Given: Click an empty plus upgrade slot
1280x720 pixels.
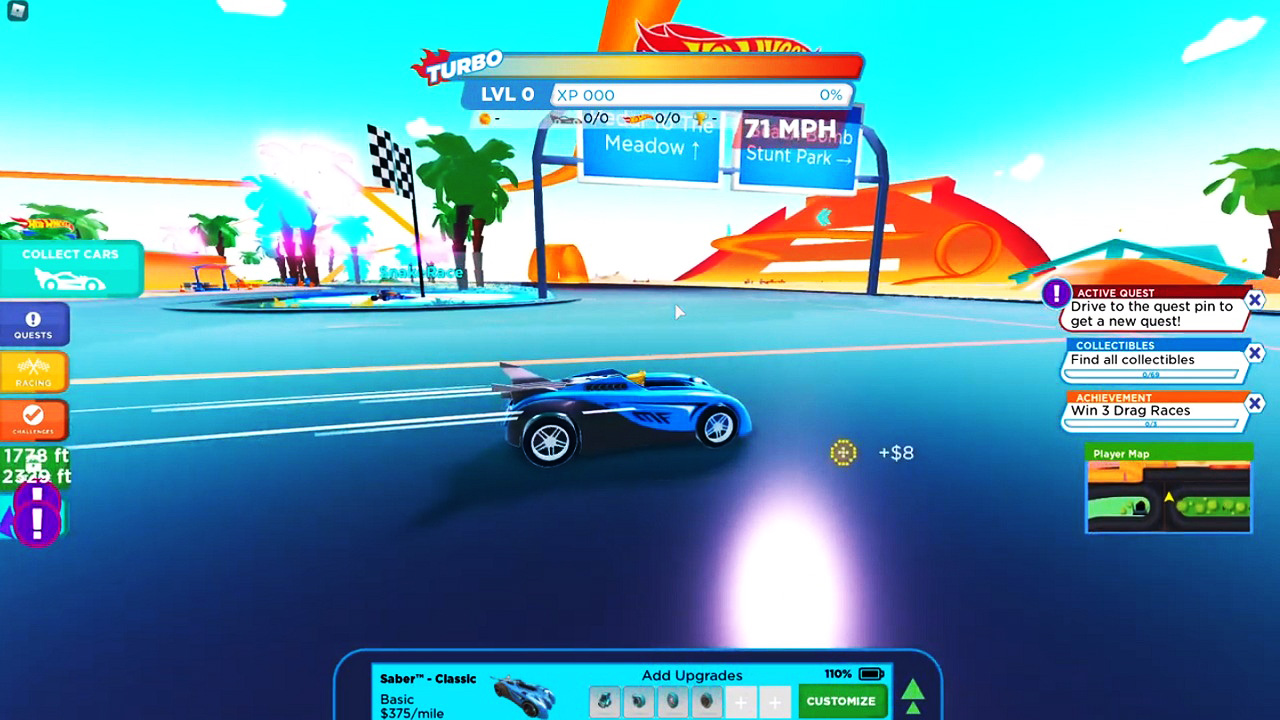Looking at the screenshot, I should (741, 702).
